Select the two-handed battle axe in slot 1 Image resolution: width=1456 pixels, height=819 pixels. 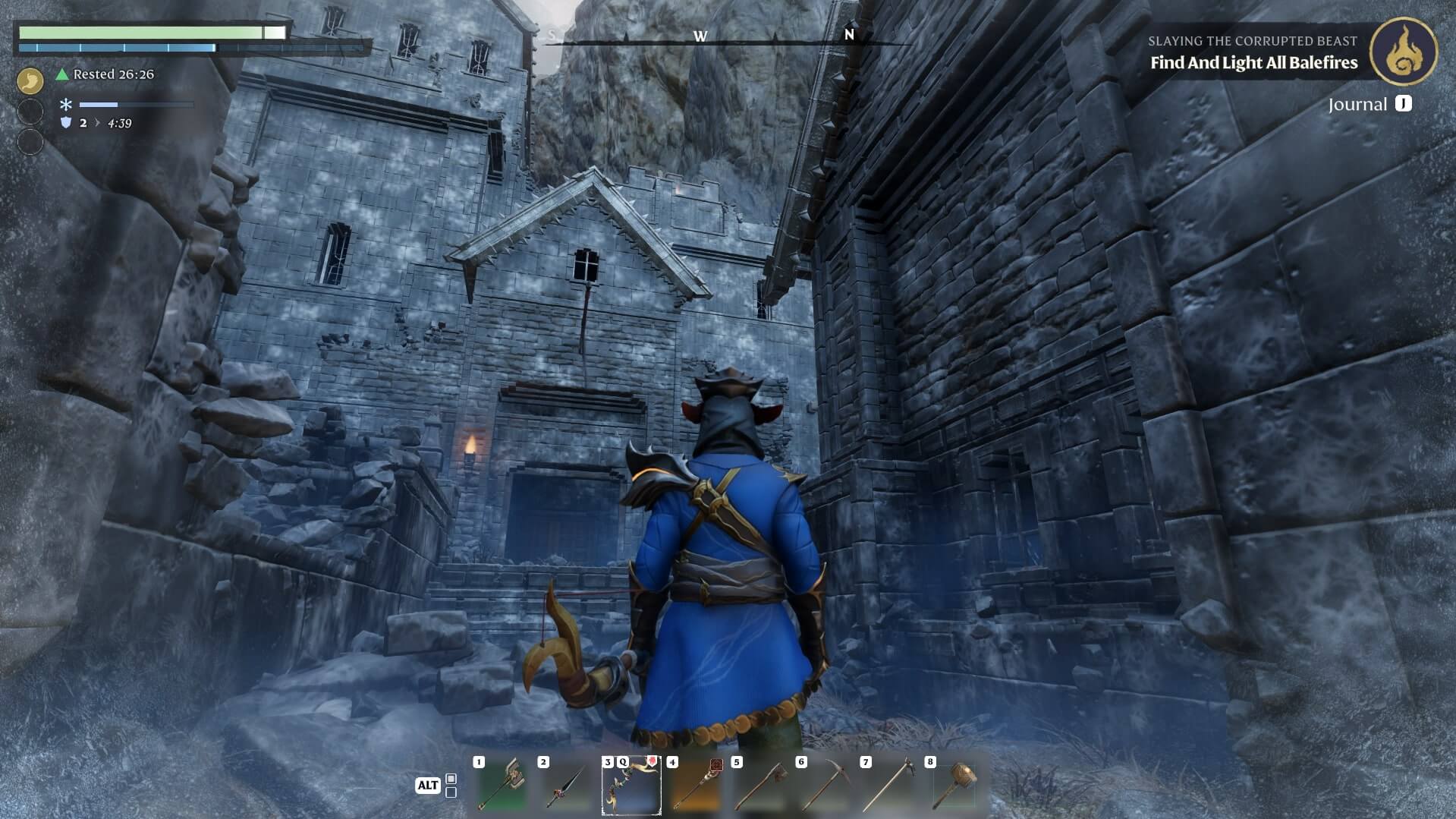click(x=501, y=786)
